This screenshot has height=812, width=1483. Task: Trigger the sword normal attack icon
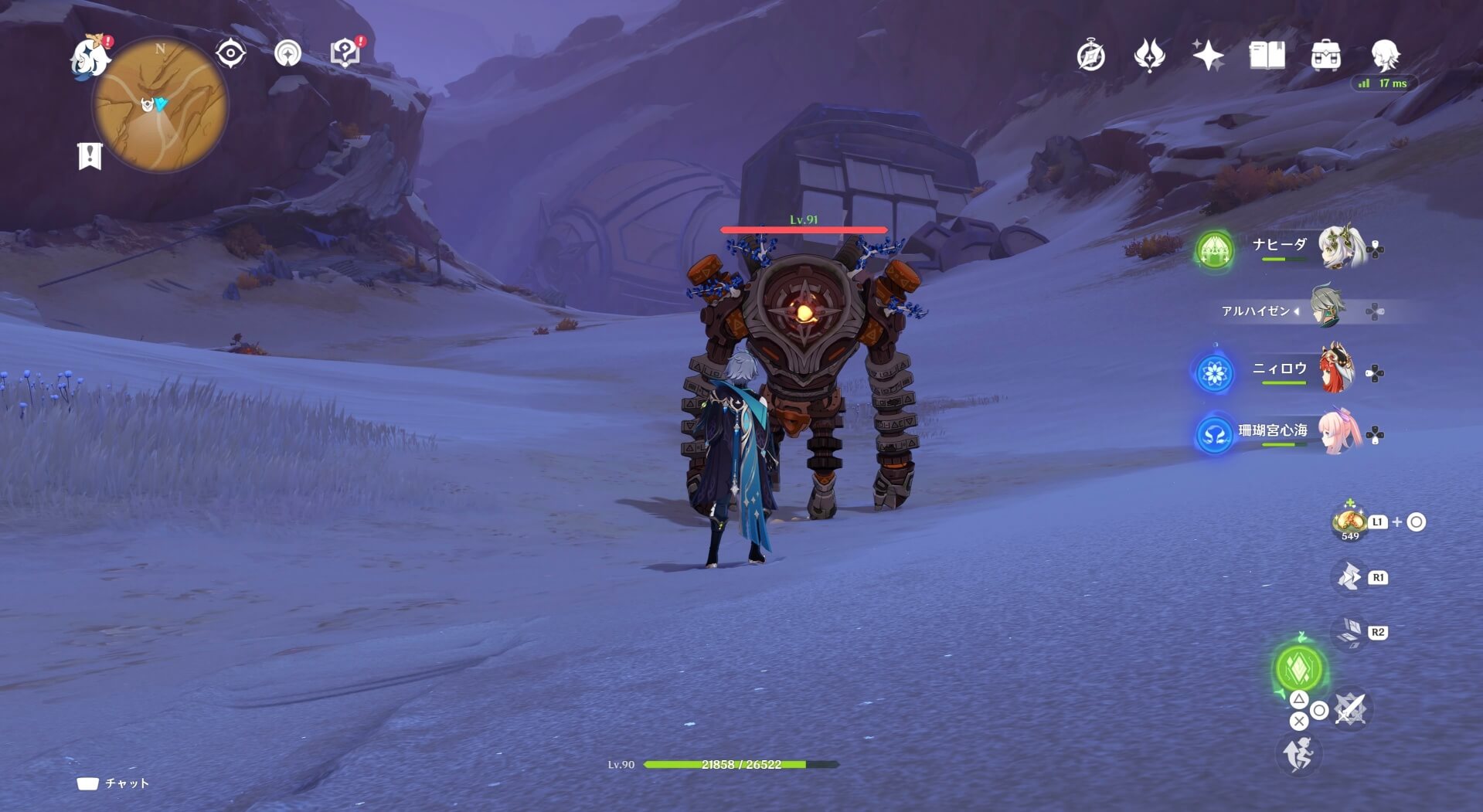pyautogui.click(x=1351, y=708)
